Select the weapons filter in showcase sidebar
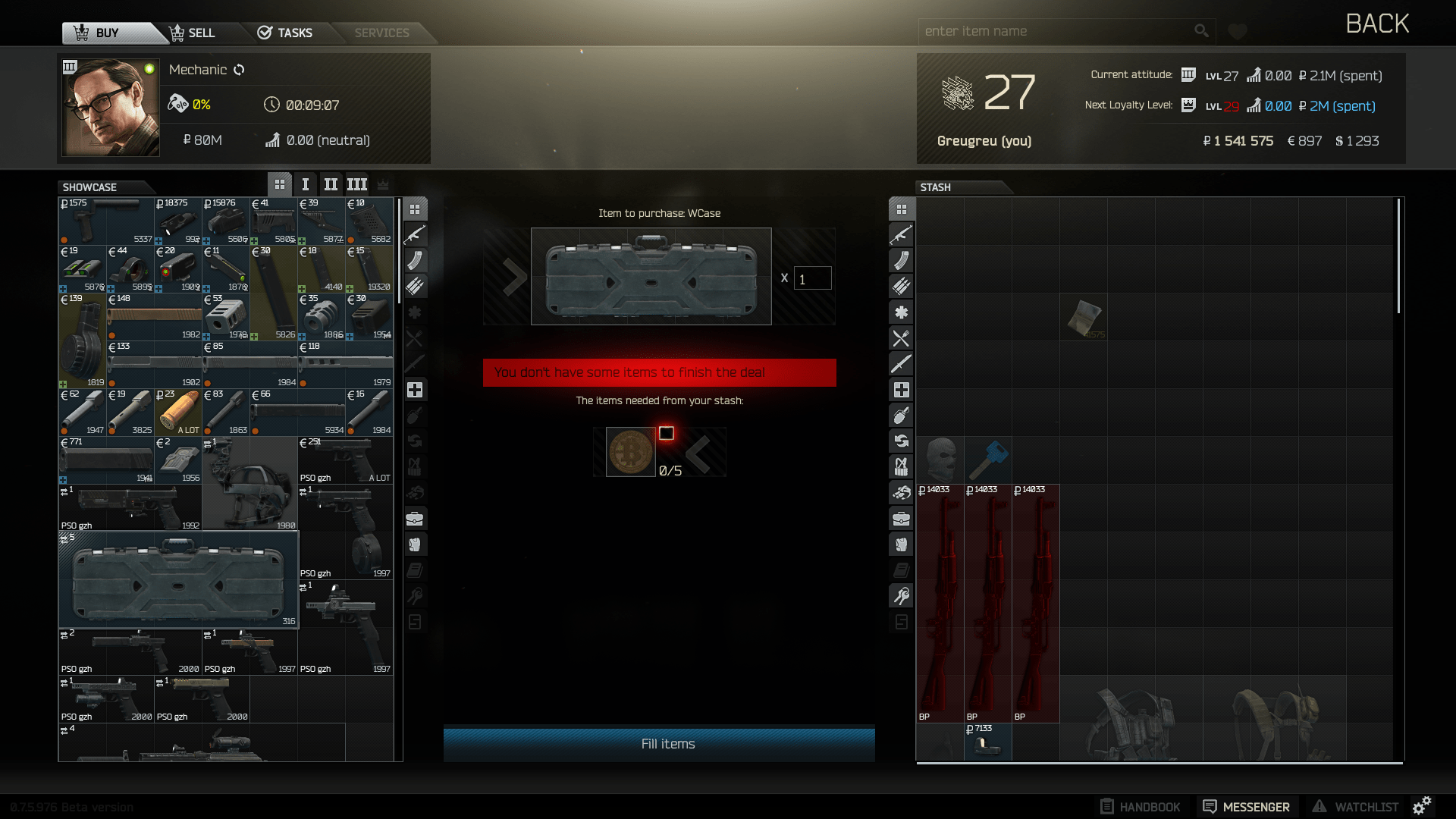The height and width of the screenshot is (819, 1456). 415,234
